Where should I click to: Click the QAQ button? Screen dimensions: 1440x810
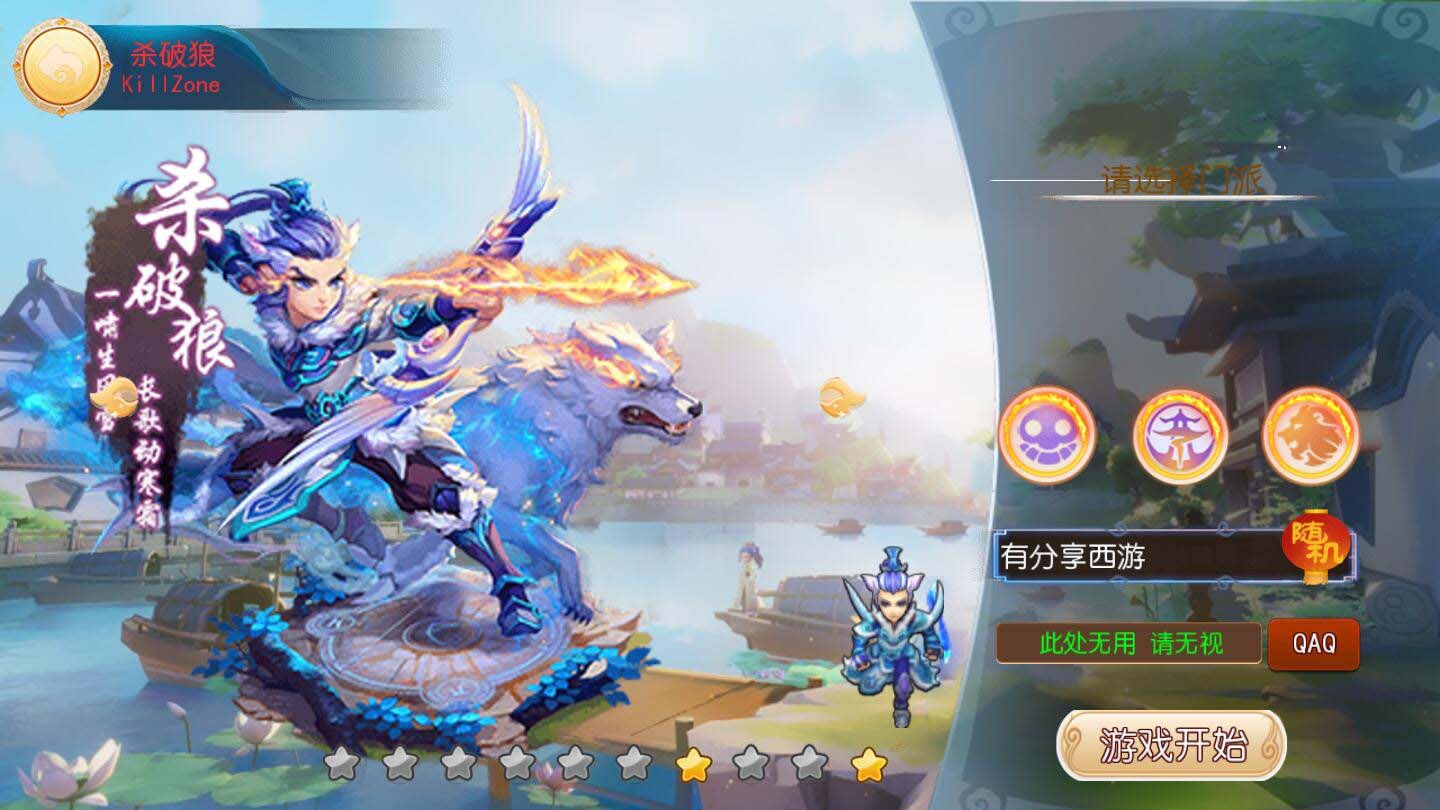1313,645
